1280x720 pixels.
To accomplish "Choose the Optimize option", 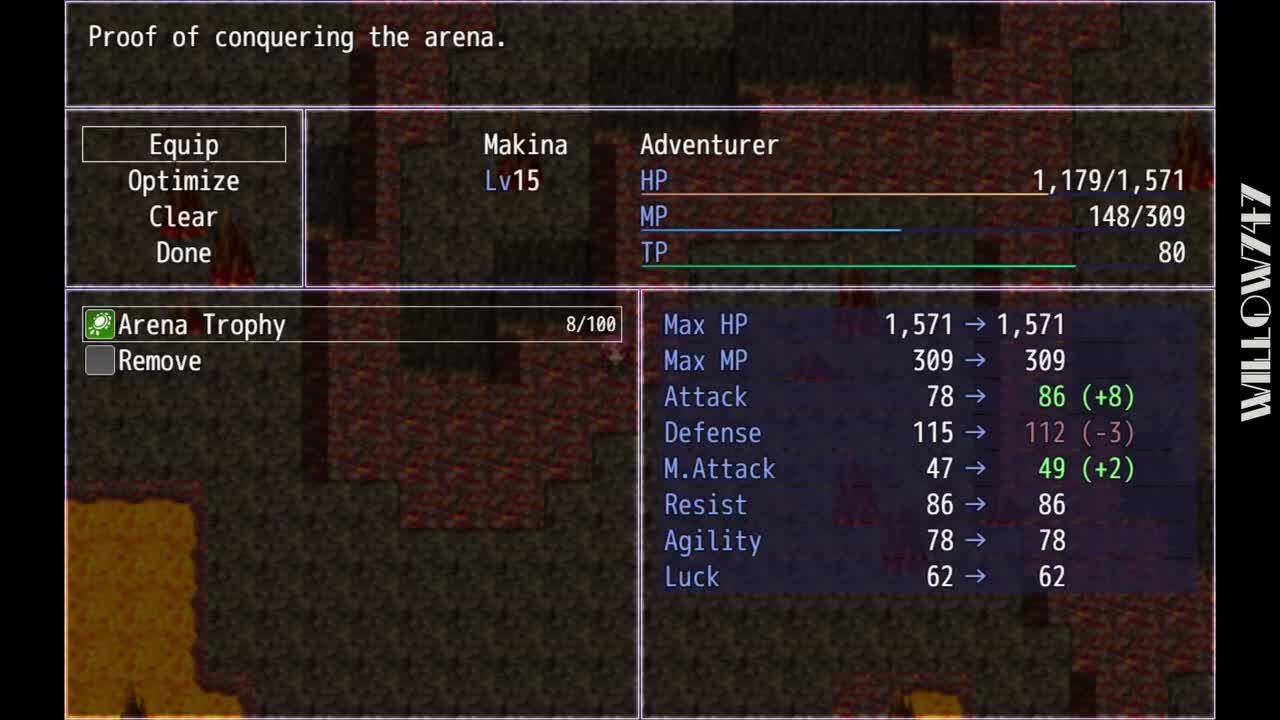I will [184, 181].
